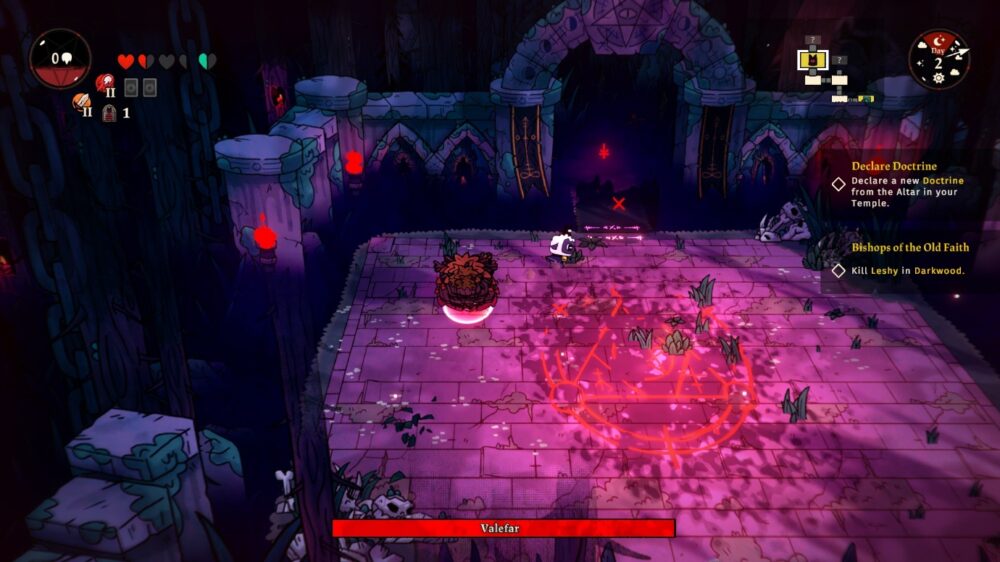The height and width of the screenshot is (562, 1000).
Task: Select the Declare Doctrine objective
Action: [908, 184]
